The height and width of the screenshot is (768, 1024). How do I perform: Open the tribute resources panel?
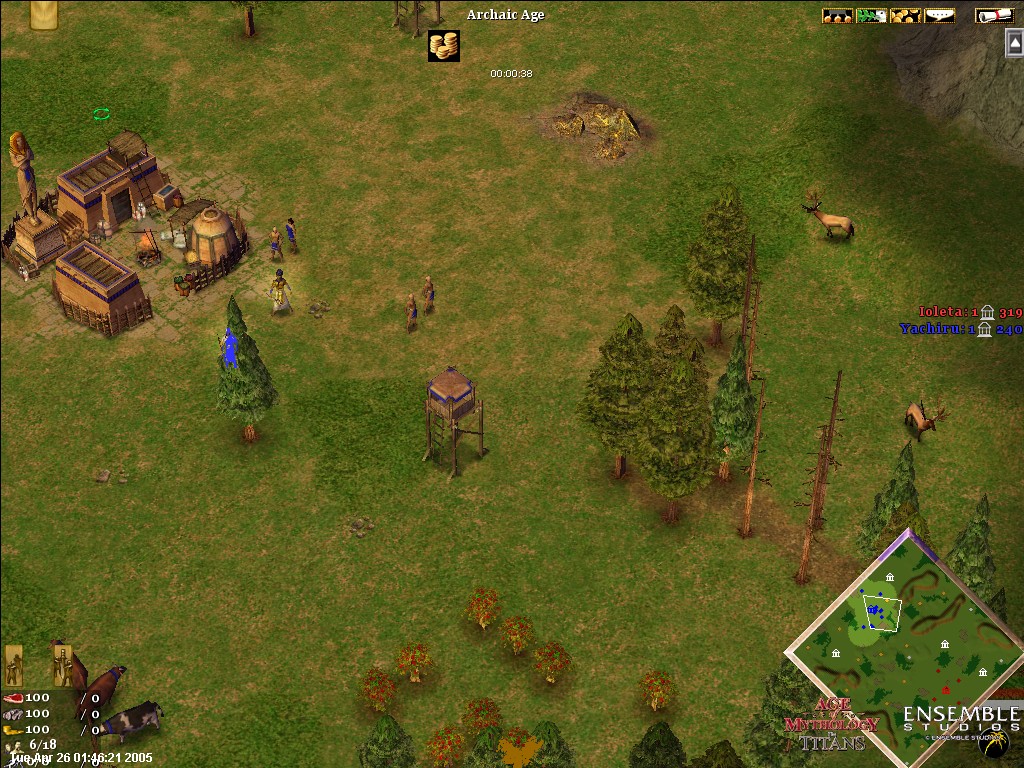coord(837,15)
